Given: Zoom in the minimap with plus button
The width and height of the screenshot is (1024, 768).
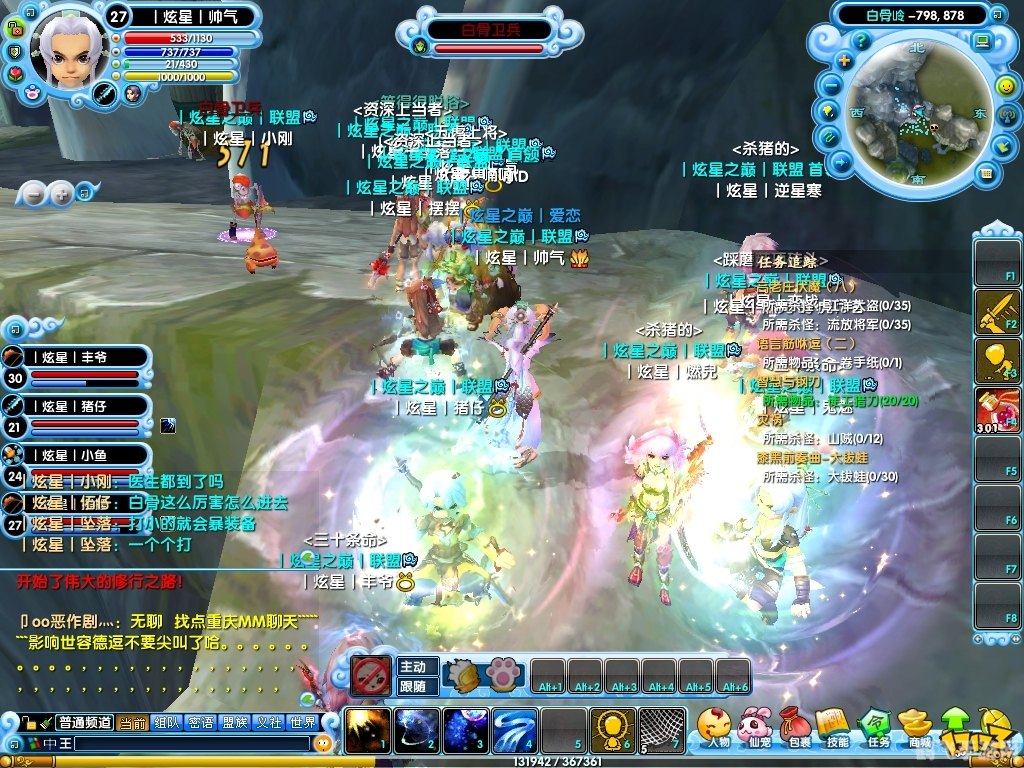Looking at the screenshot, I should click(x=844, y=61).
